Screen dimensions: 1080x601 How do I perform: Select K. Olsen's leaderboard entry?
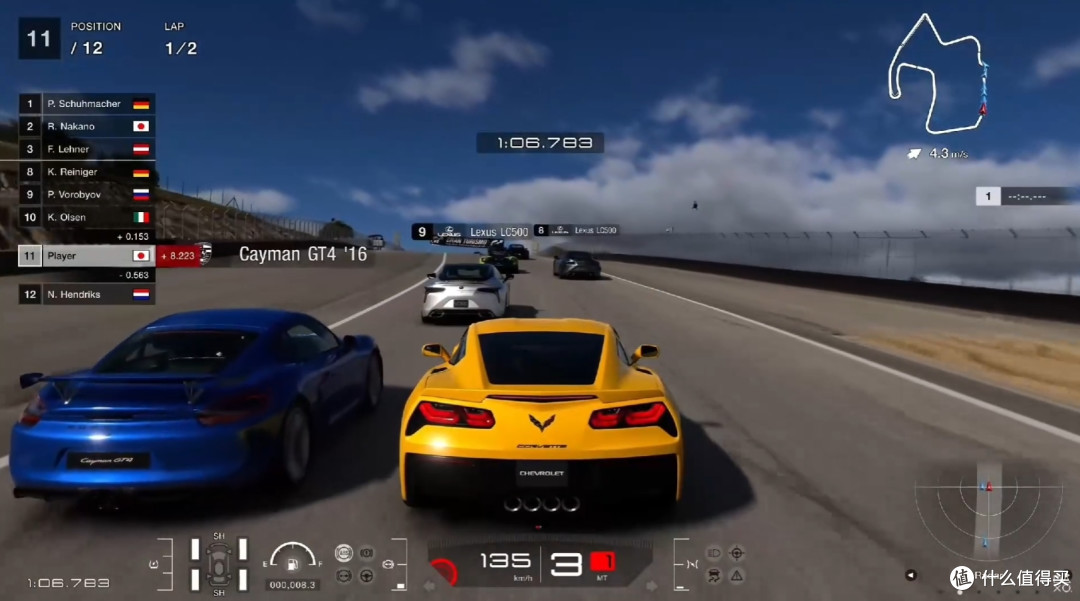pyautogui.click(x=87, y=217)
